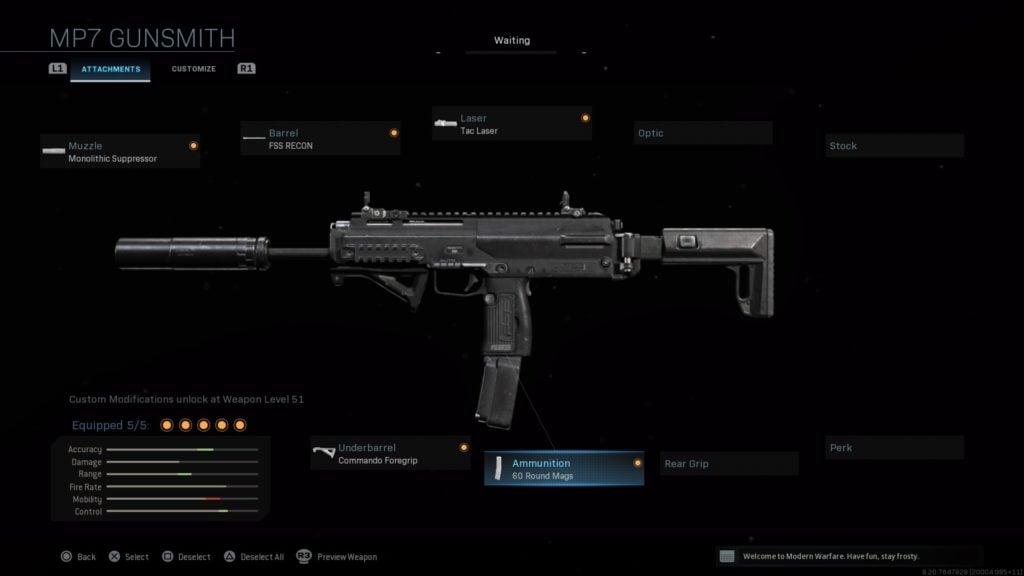1024x576 pixels.
Task: Choose the empty Perk slot
Action: (895, 448)
